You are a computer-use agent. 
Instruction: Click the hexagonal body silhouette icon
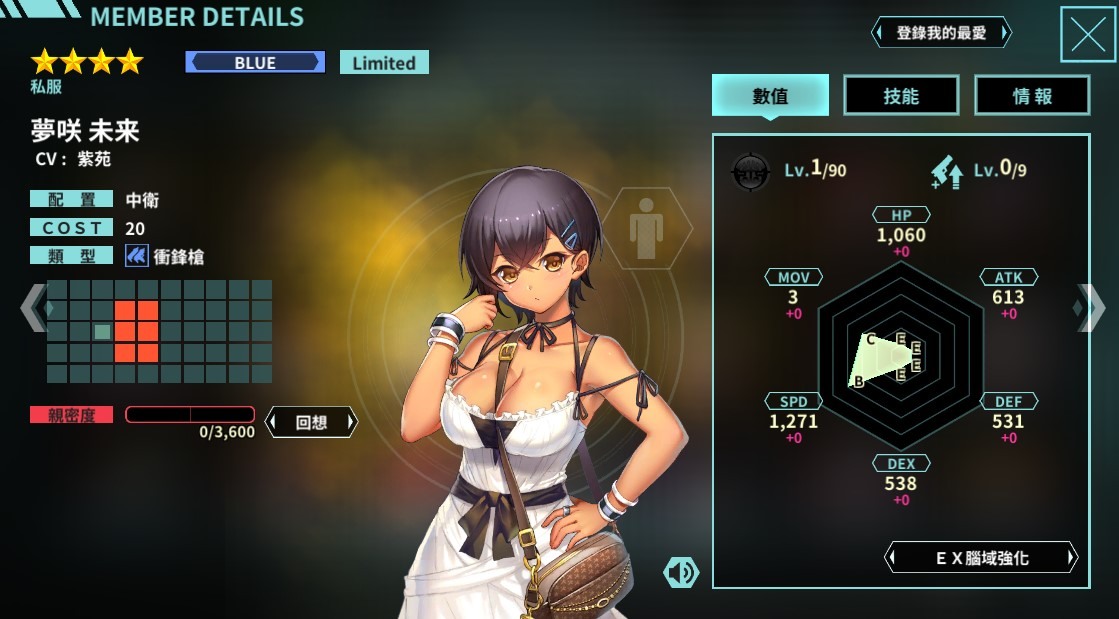pos(646,229)
